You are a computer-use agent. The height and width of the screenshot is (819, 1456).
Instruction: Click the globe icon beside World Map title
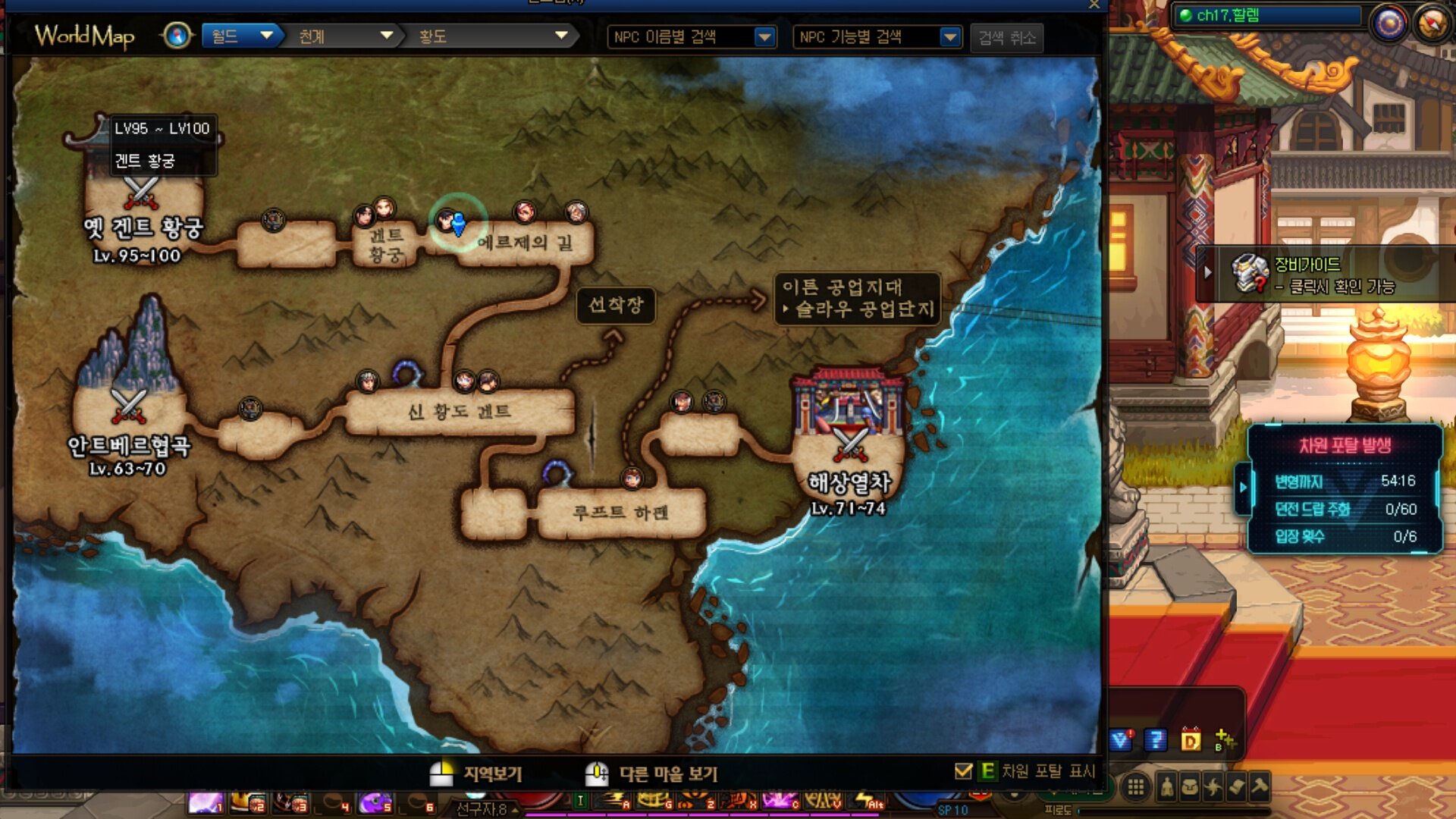point(176,36)
